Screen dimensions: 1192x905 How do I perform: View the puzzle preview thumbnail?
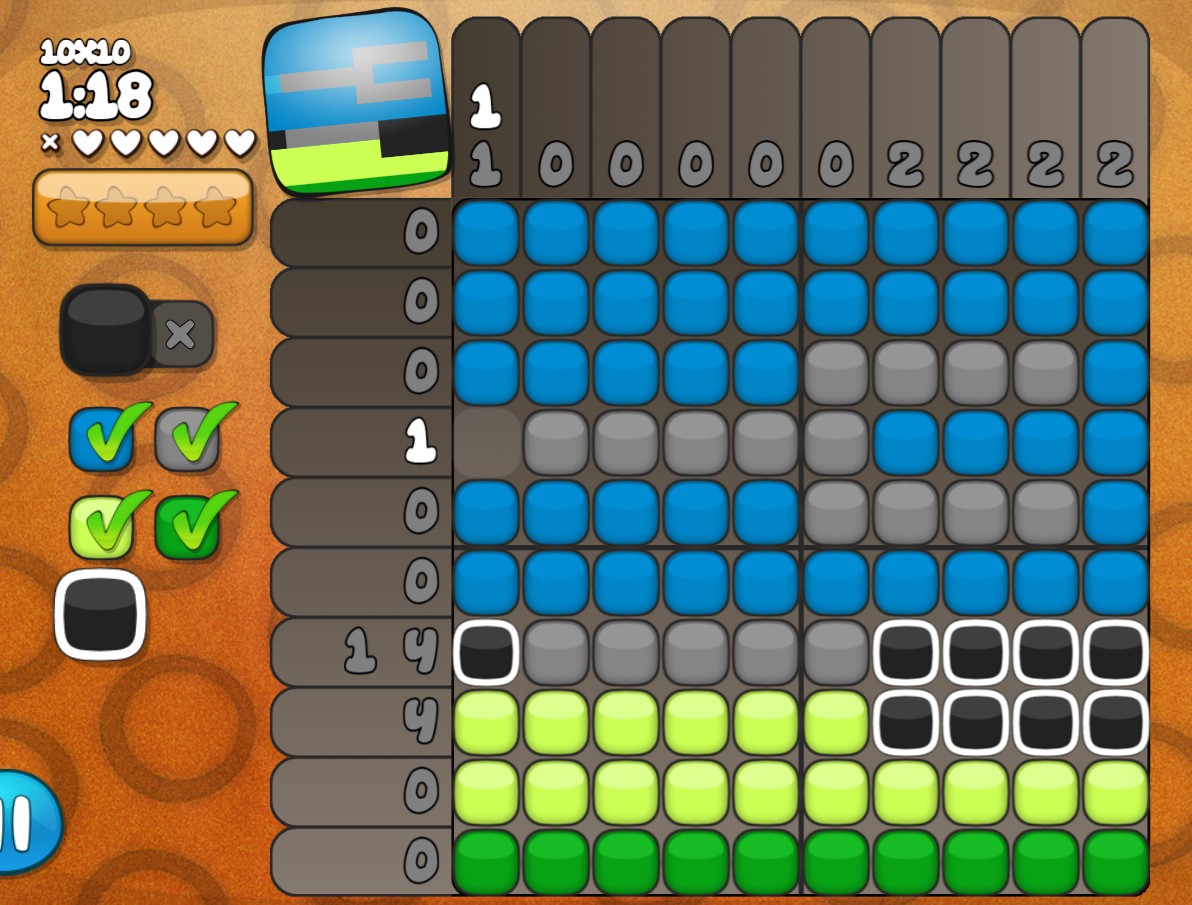[x=359, y=101]
